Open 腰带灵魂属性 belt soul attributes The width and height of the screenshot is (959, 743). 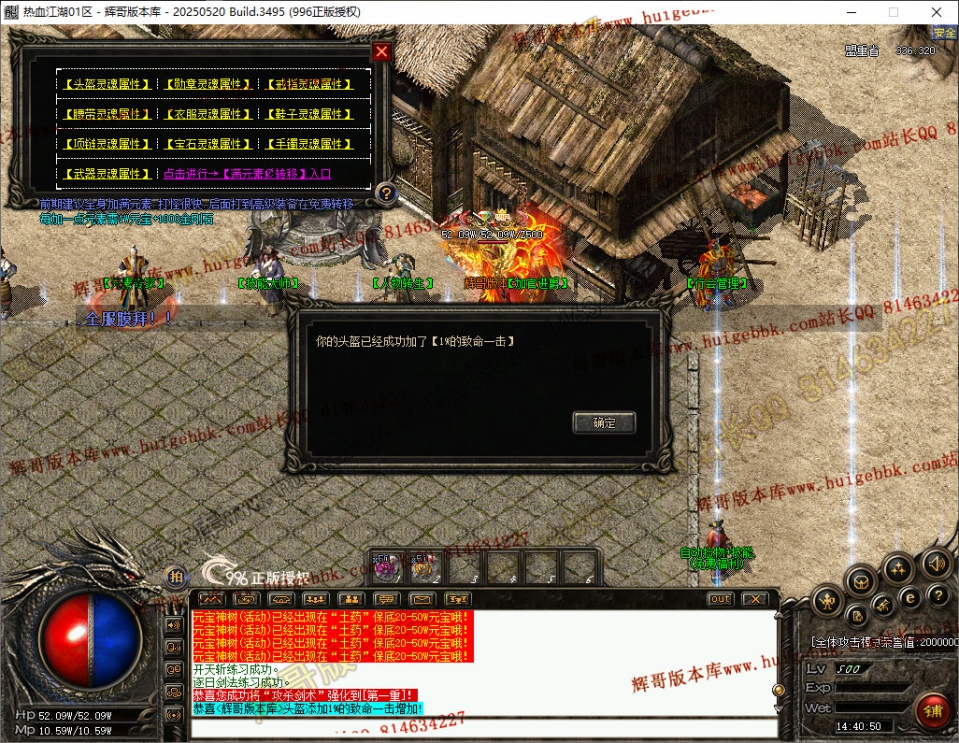point(106,114)
